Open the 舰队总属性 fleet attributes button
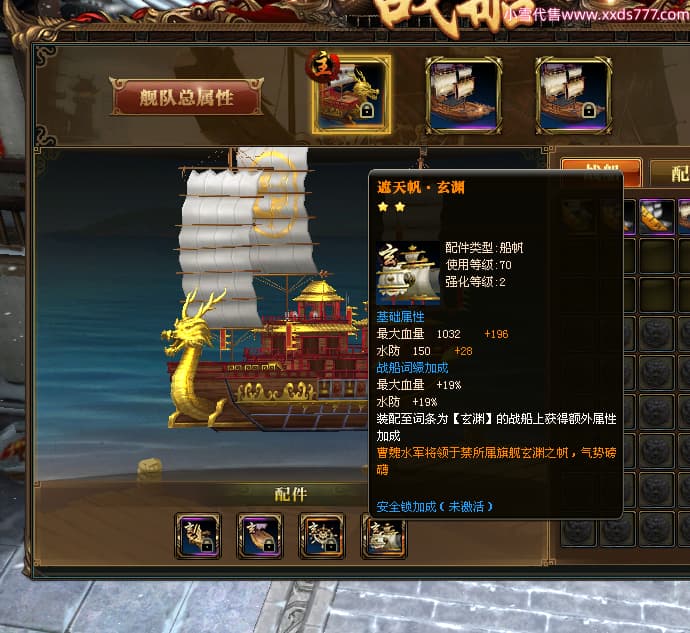 coord(187,98)
